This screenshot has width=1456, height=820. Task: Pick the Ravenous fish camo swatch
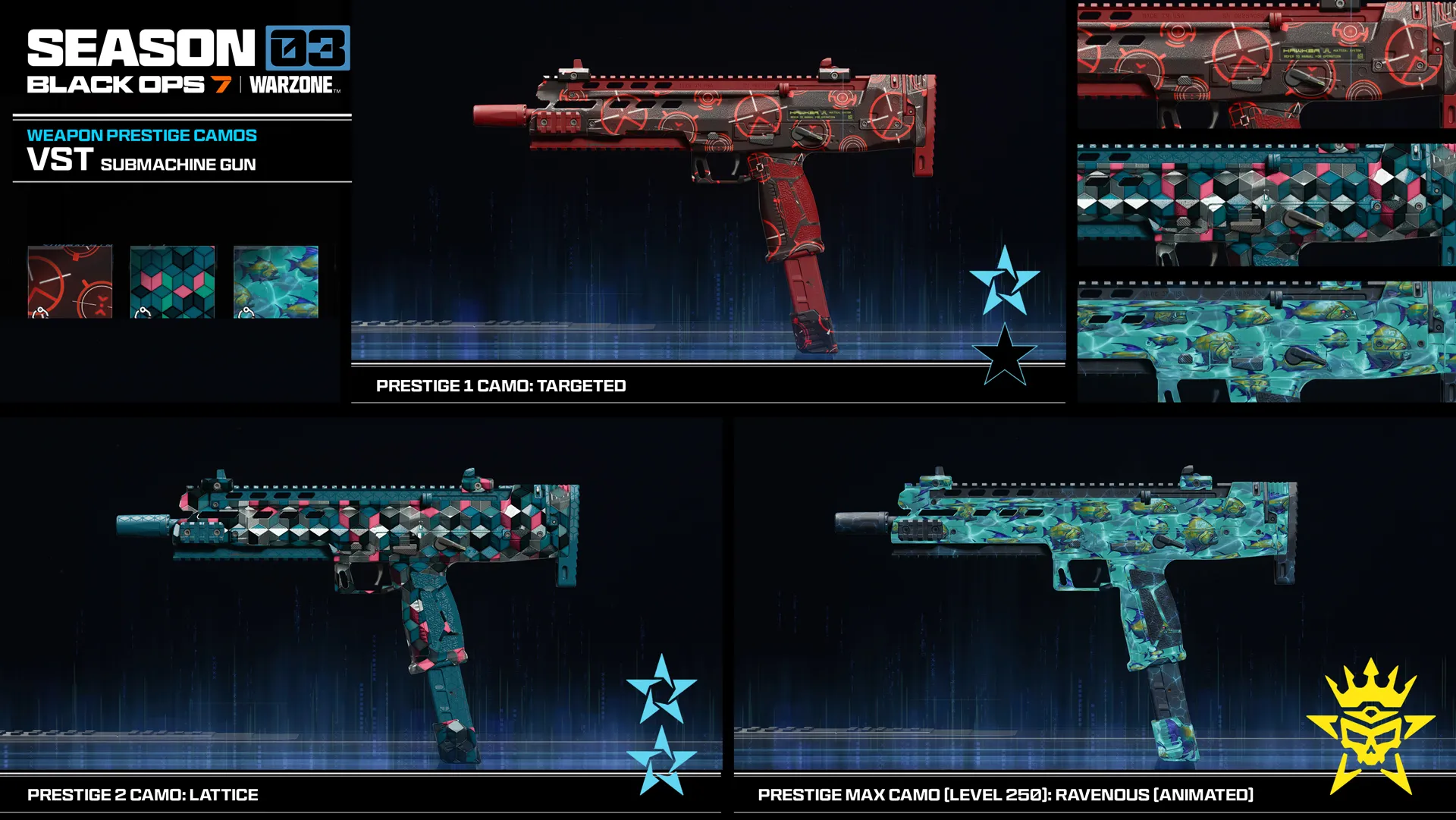coord(276,281)
